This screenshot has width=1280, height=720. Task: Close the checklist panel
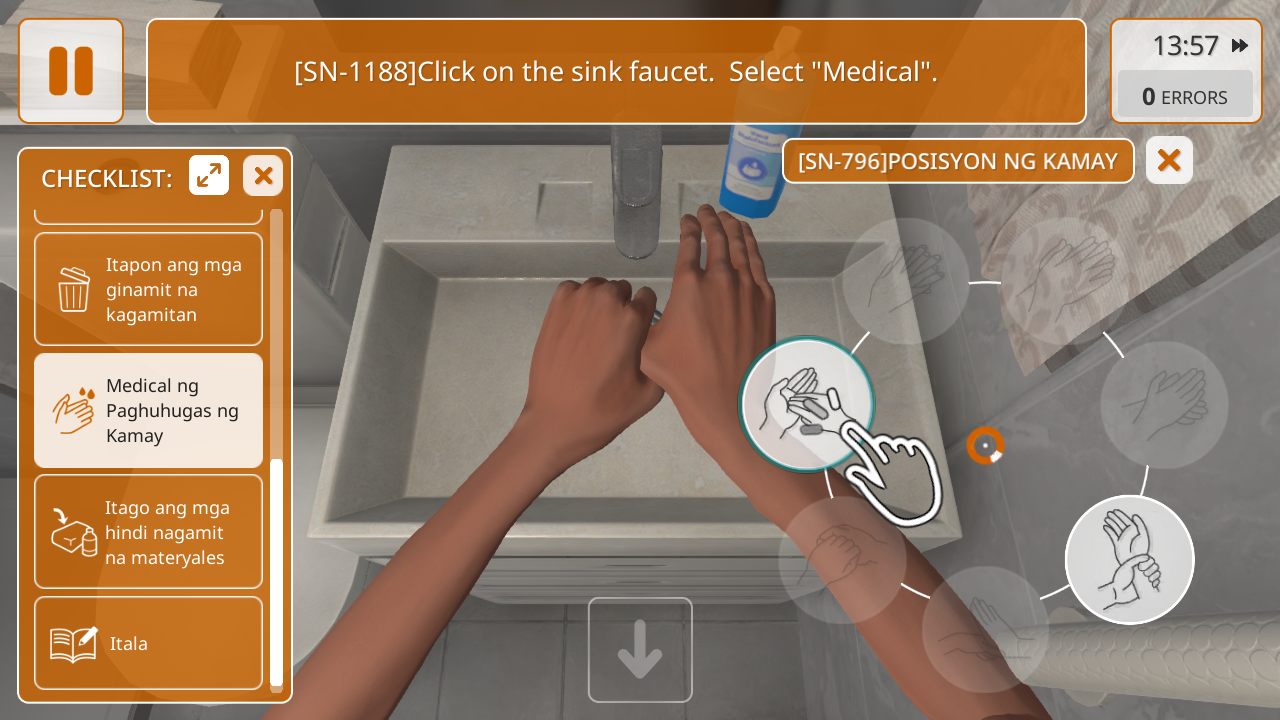coord(263,176)
